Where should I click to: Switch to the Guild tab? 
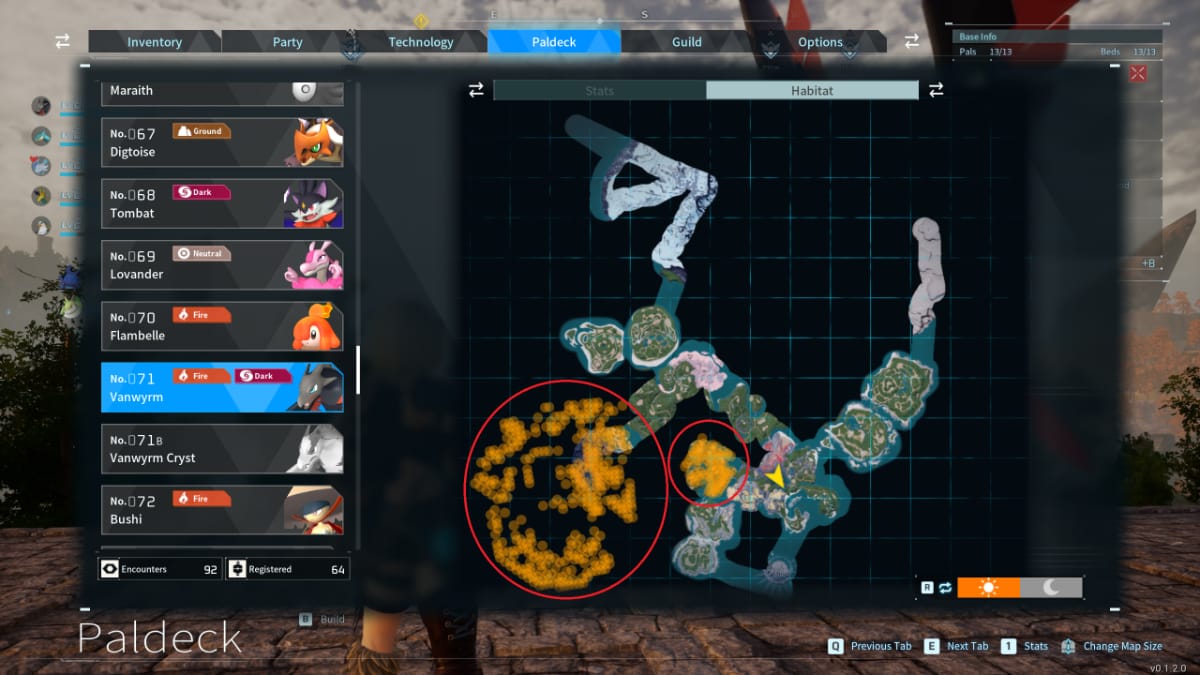click(687, 42)
